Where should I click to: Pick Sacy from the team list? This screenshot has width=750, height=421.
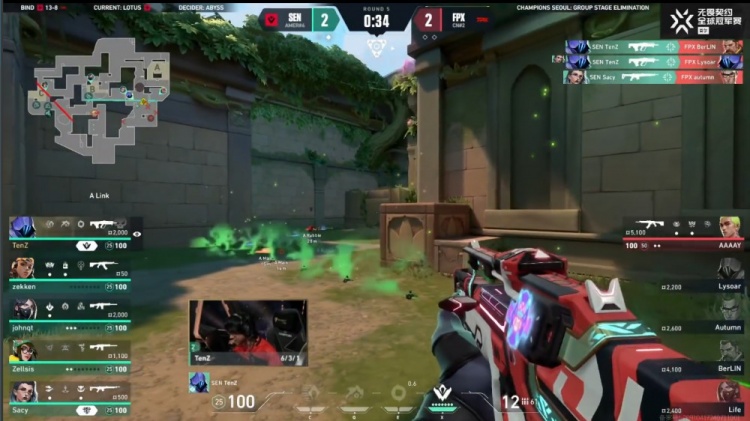pyautogui.click(x=70, y=391)
